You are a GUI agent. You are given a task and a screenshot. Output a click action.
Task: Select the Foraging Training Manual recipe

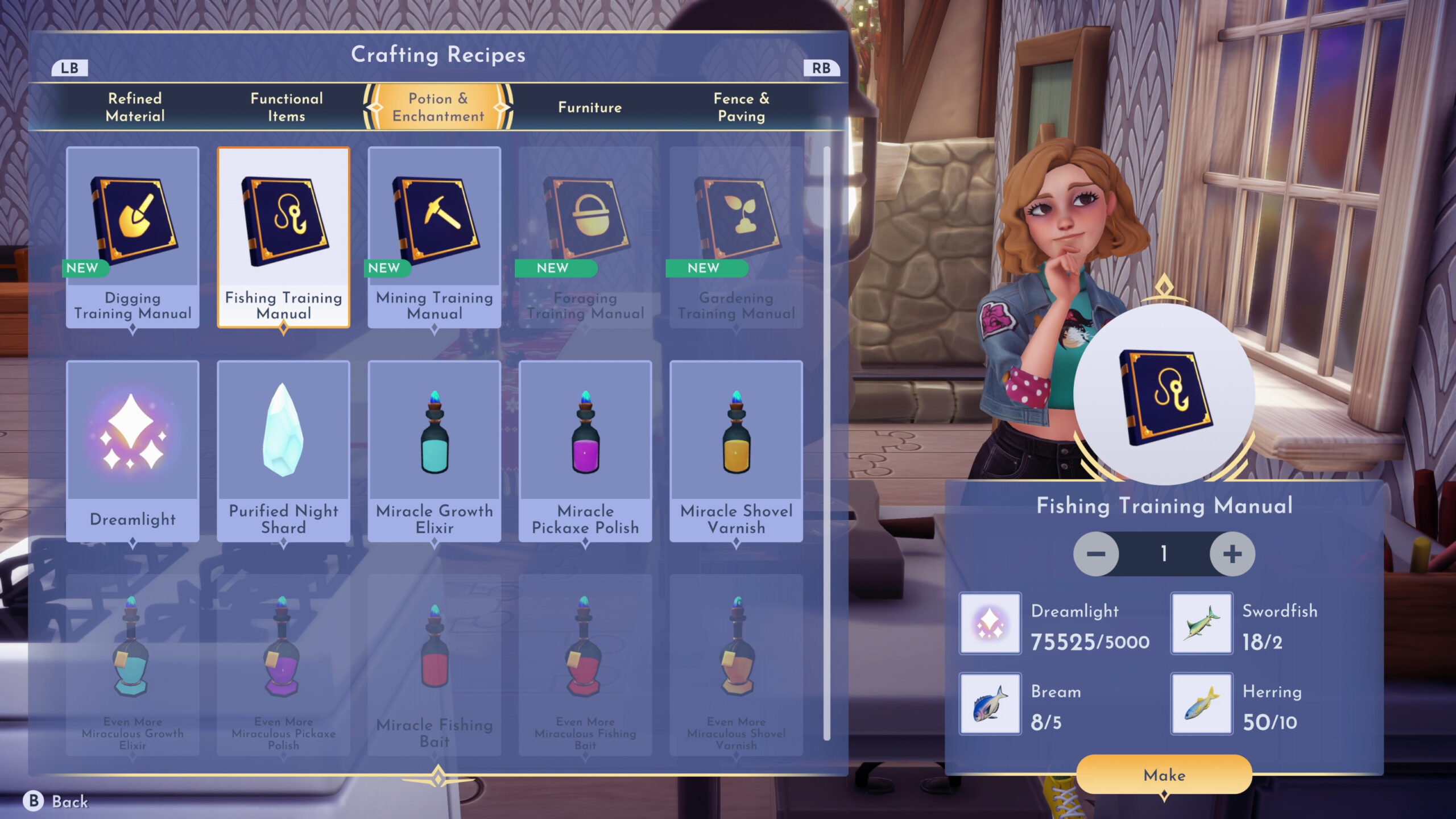[x=585, y=237]
